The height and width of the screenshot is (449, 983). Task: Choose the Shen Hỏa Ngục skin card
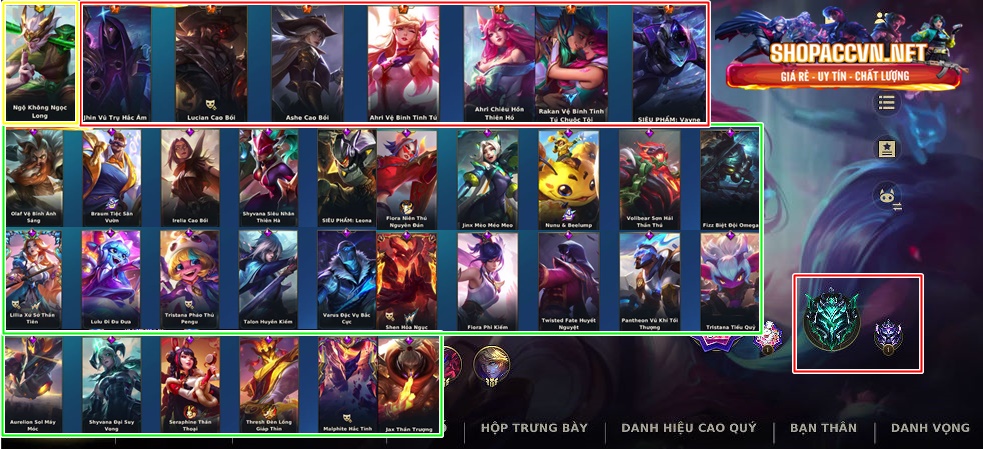(x=406, y=275)
